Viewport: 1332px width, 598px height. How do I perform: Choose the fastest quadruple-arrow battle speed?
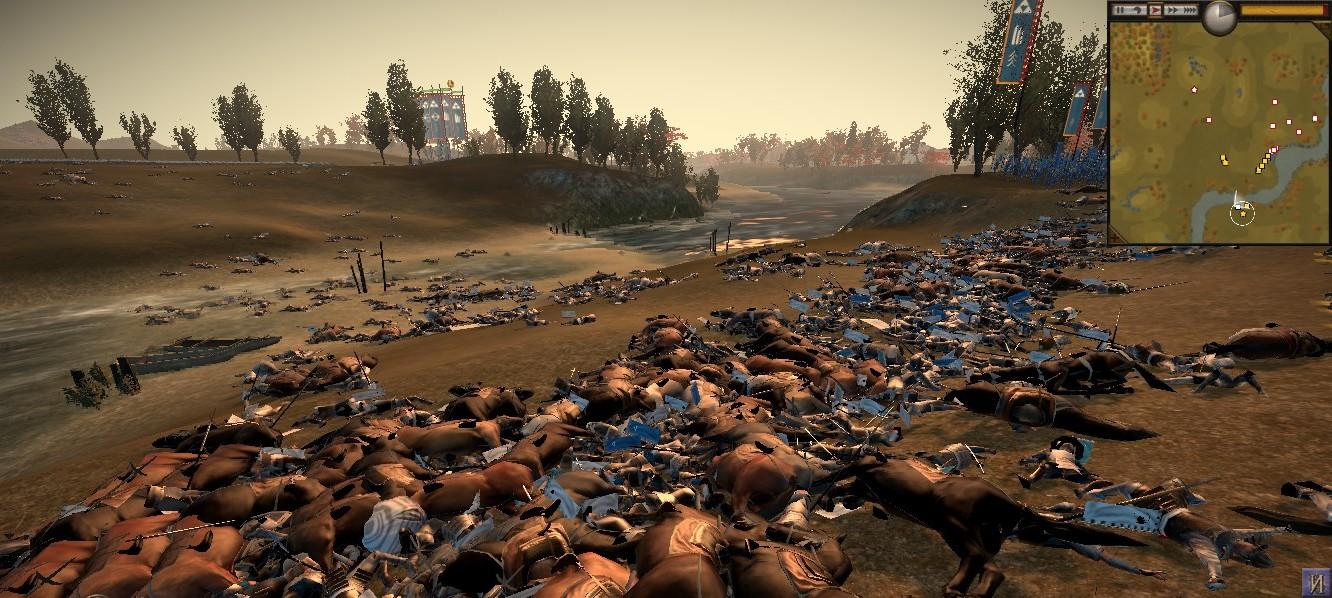click(1189, 10)
